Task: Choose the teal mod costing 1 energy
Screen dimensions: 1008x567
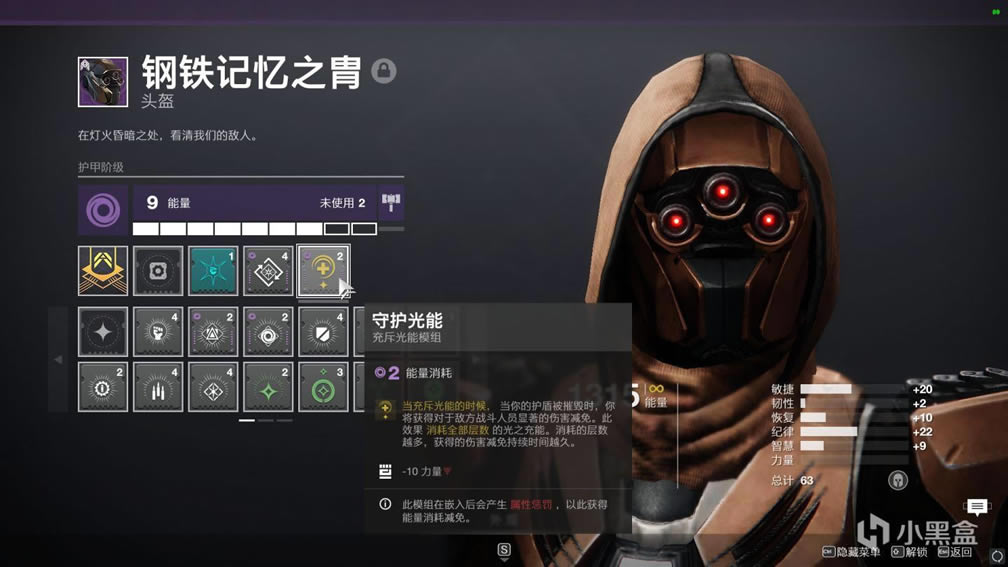Action: click(213, 271)
